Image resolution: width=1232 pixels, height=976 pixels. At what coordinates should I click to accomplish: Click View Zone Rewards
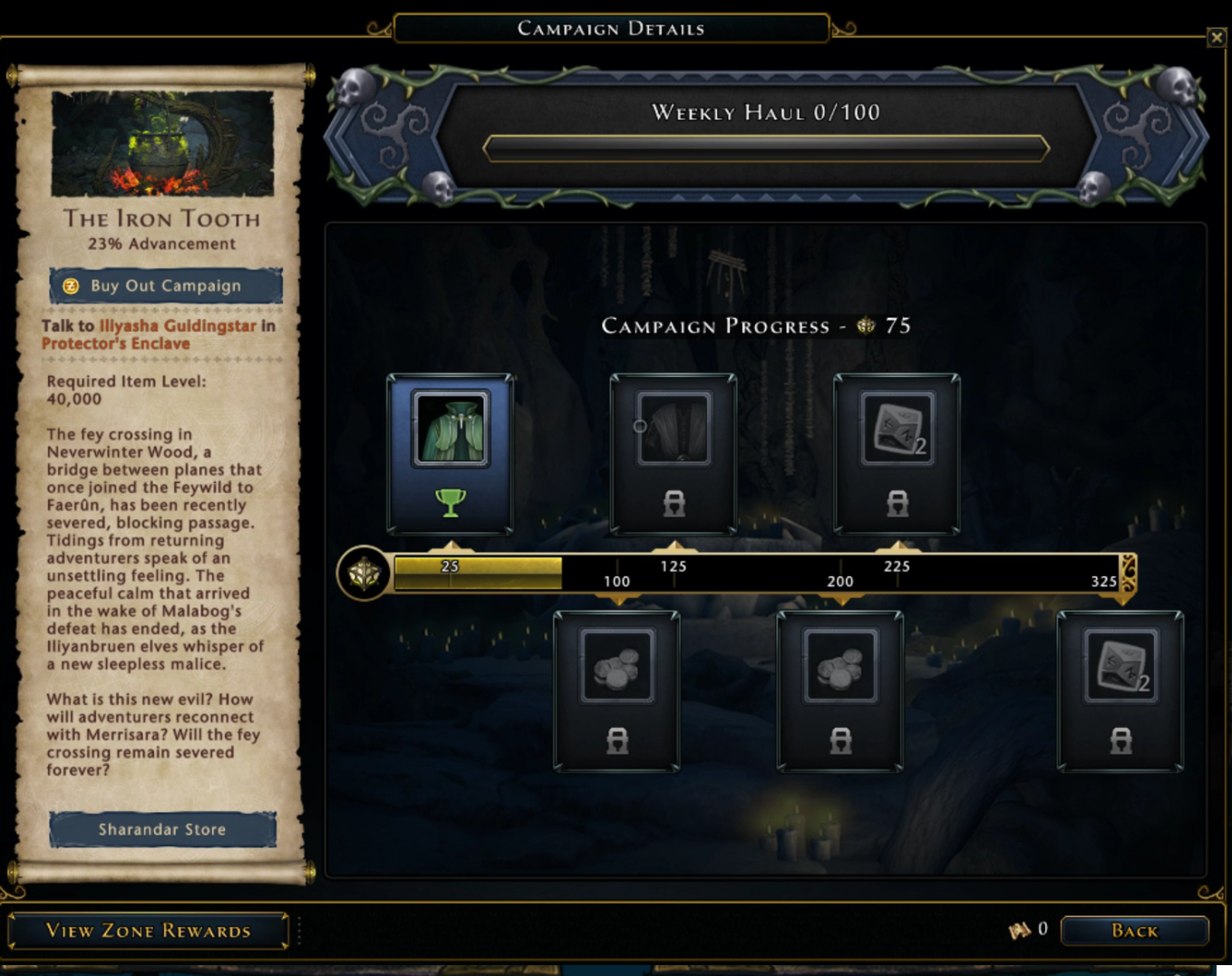point(150,931)
